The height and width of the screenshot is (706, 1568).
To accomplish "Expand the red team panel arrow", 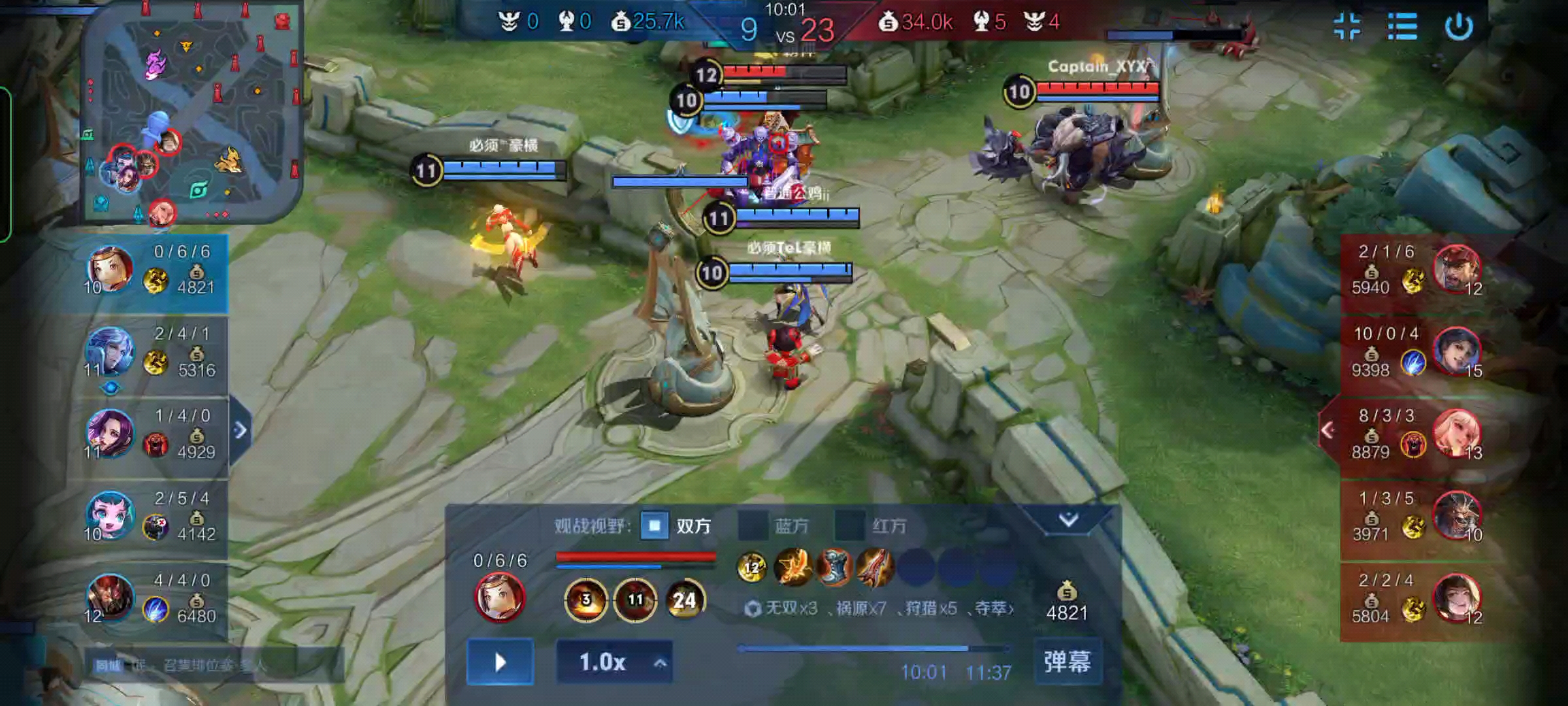I will pyautogui.click(x=1328, y=430).
